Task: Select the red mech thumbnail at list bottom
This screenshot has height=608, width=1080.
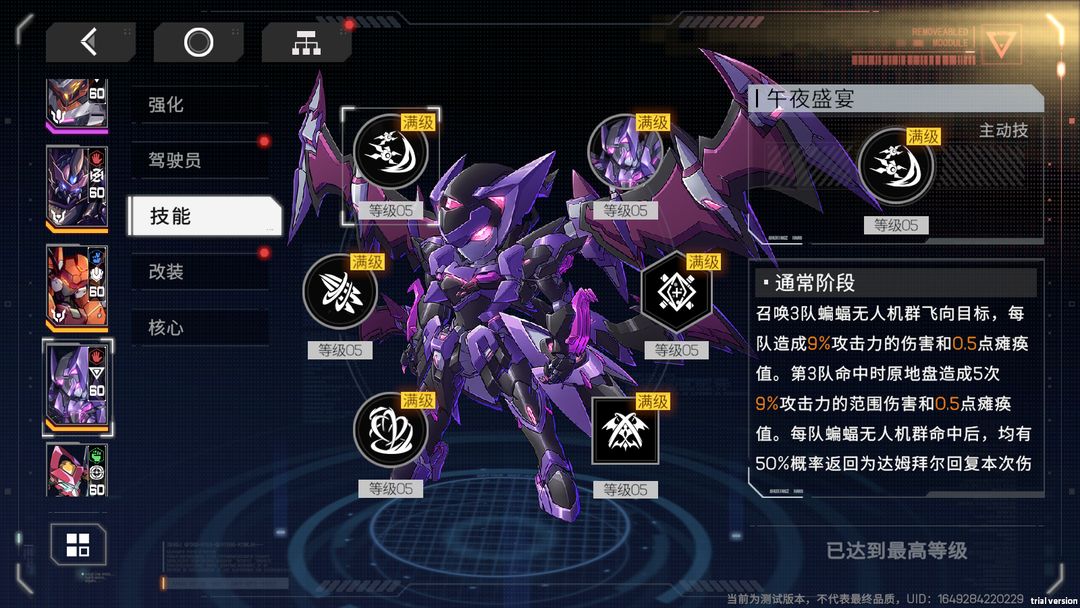Action: click(x=77, y=471)
